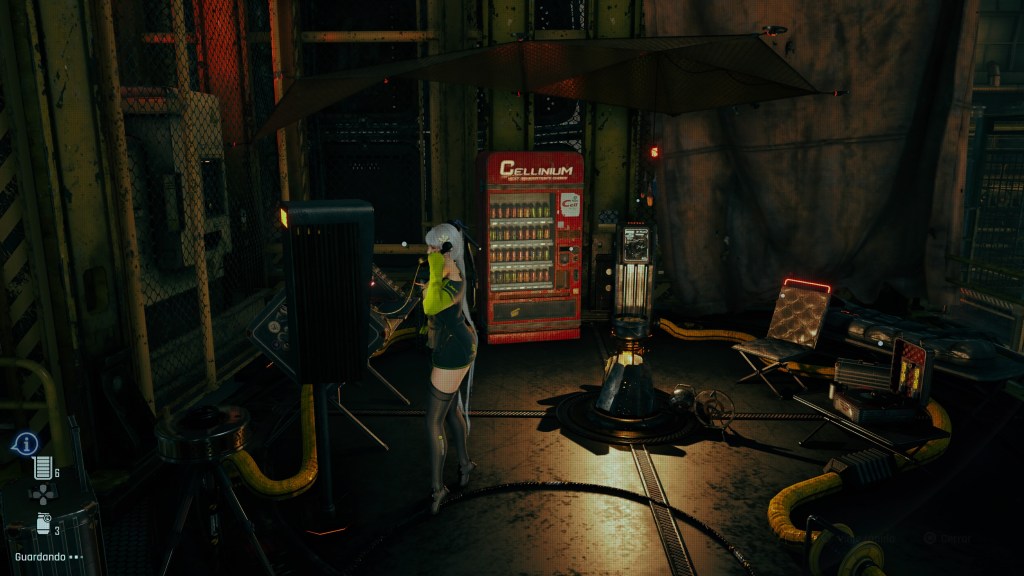Image resolution: width=1024 pixels, height=576 pixels.
Task: Open the blue info speech-bubble icon
Action: pos(25,443)
